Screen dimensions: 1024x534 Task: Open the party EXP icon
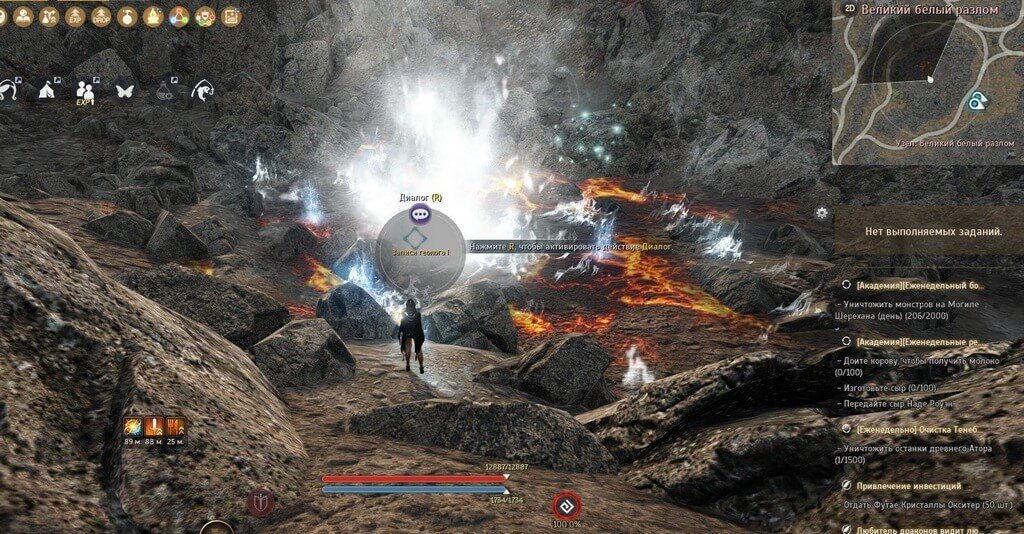85,91
